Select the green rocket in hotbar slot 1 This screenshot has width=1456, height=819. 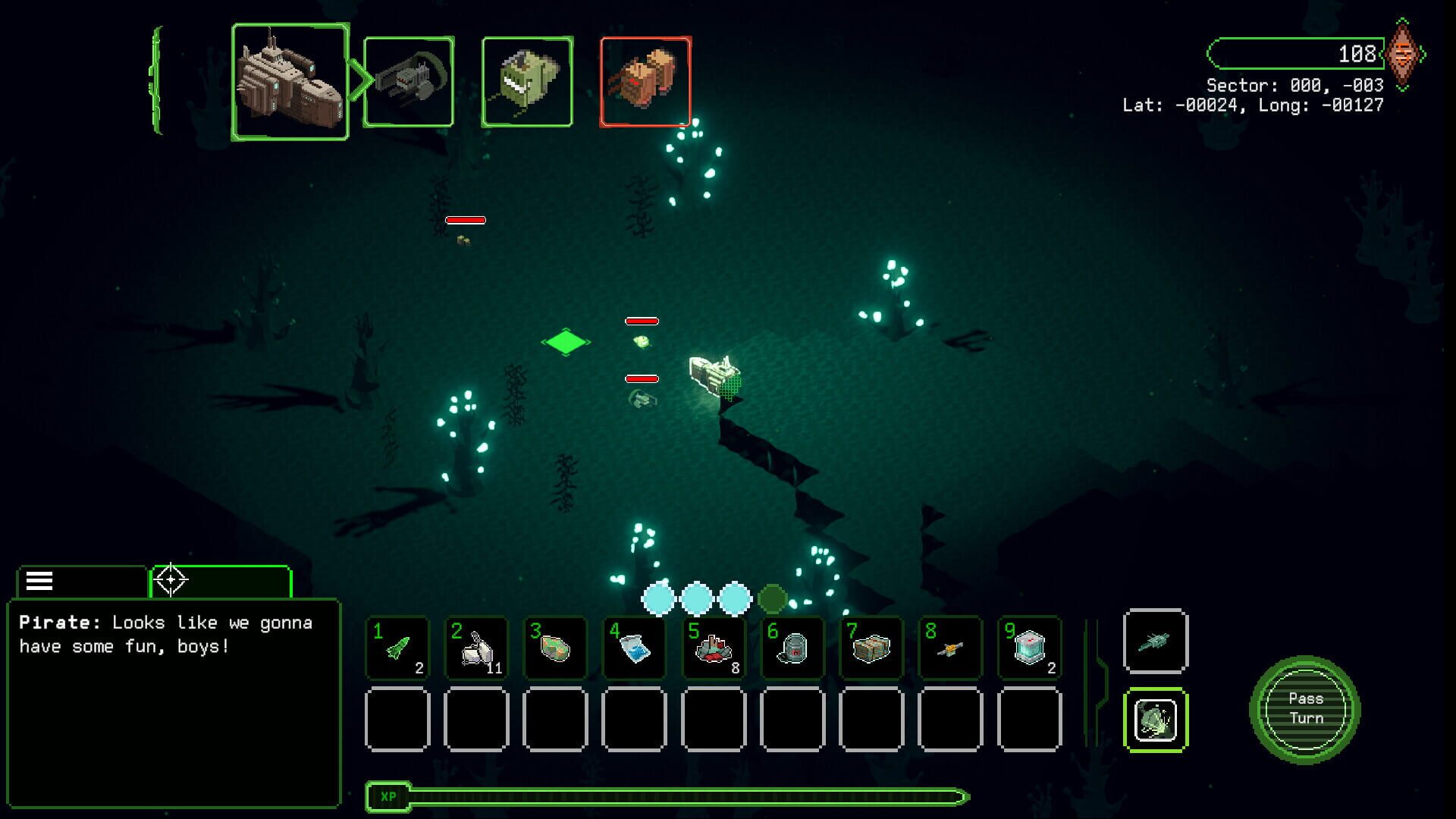[397, 648]
